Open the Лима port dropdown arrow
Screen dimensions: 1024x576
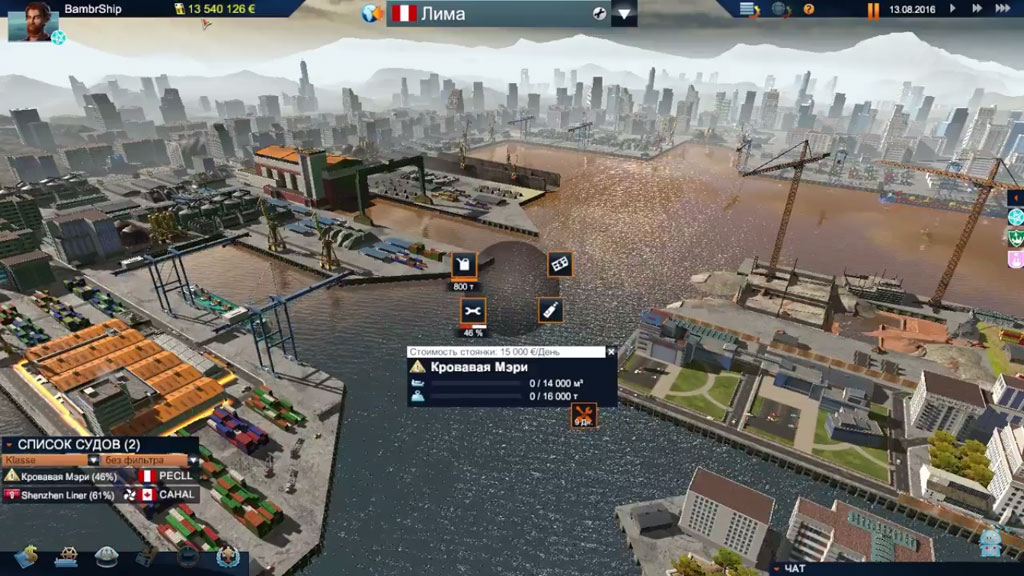coord(624,14)
